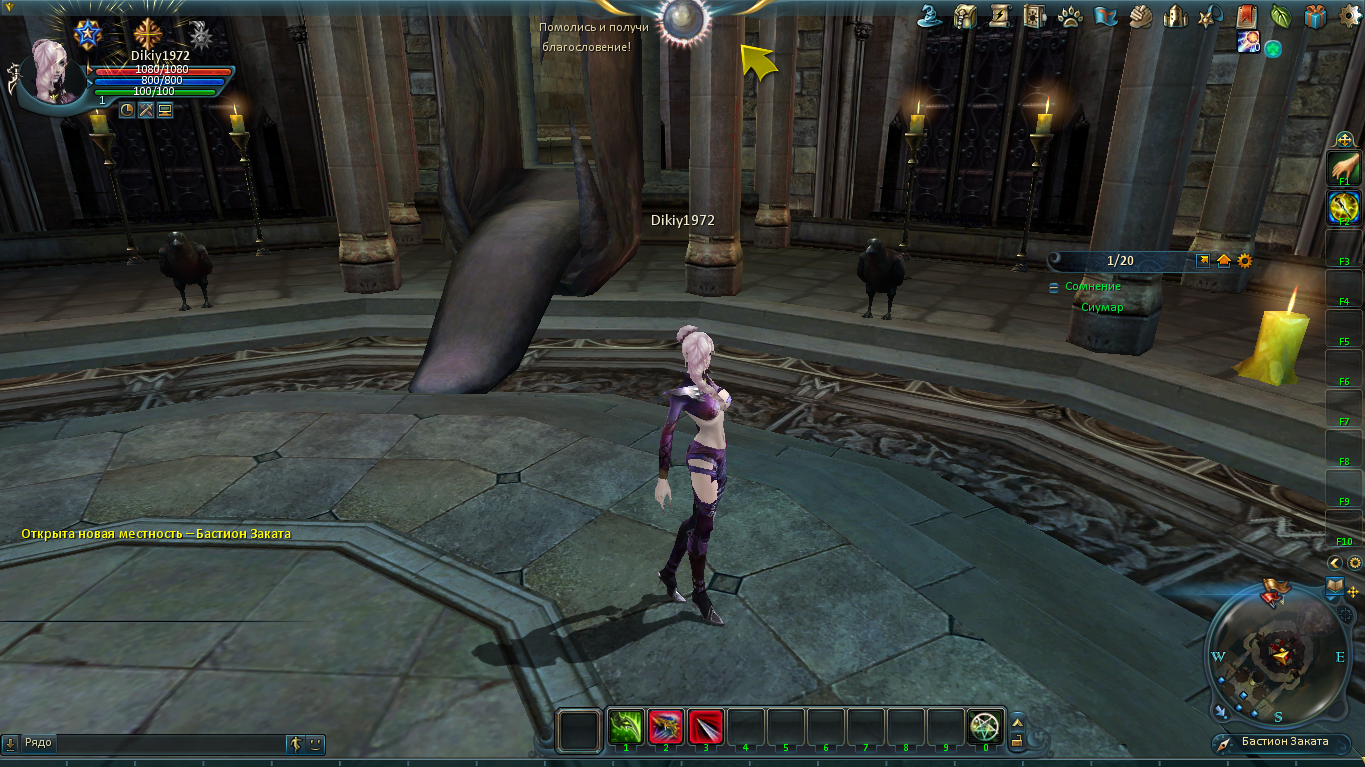
Task: Open the green leaf icon
Action: pyautogui.click(x=1280, y=16)
